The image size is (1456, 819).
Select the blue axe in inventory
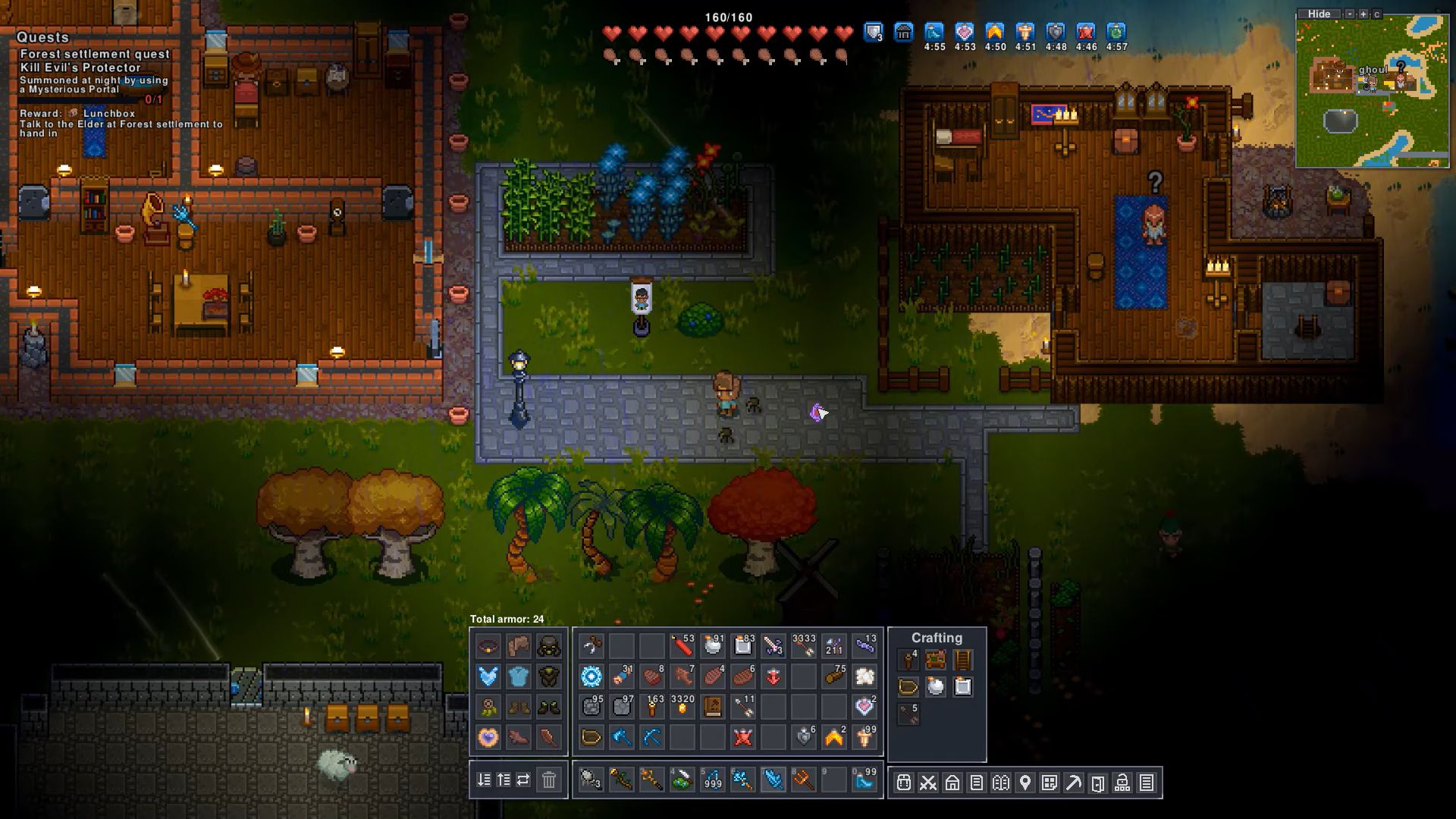coord(621,737)
